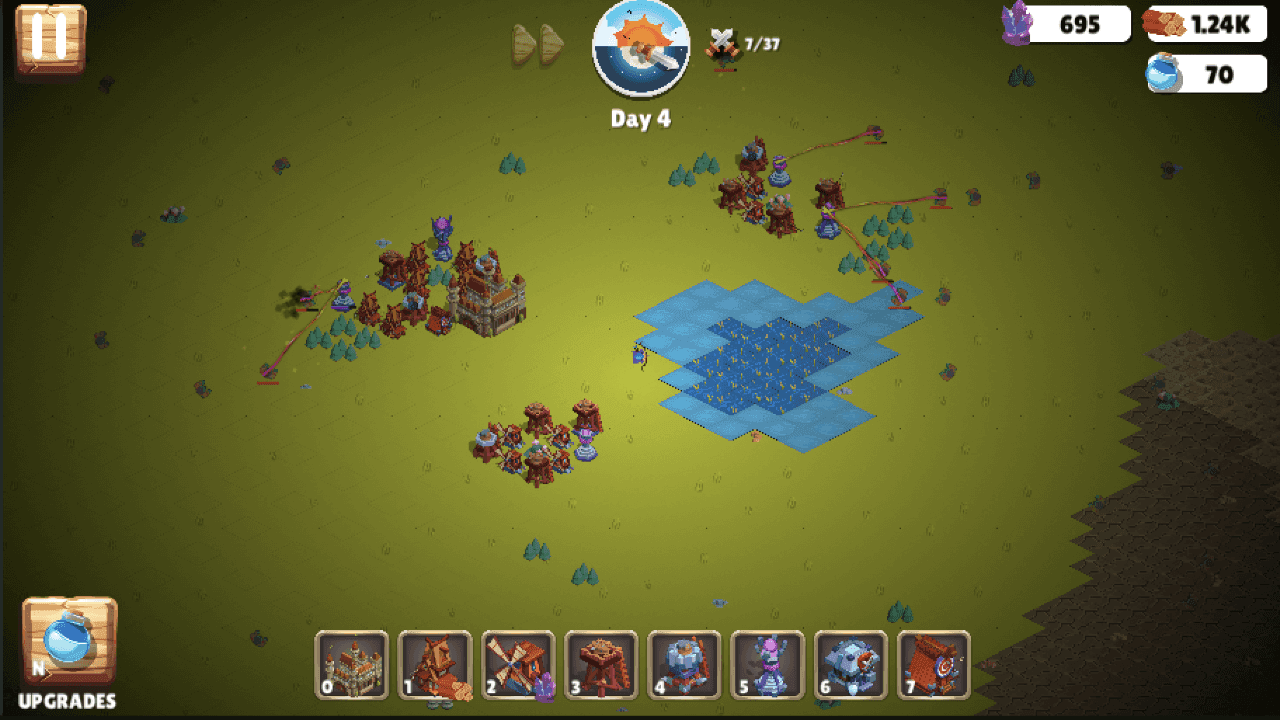The width and height of the screenshot is (1280, 720).
Task: Select the cannon turret in slot 4
Action: tap(685, 664)
